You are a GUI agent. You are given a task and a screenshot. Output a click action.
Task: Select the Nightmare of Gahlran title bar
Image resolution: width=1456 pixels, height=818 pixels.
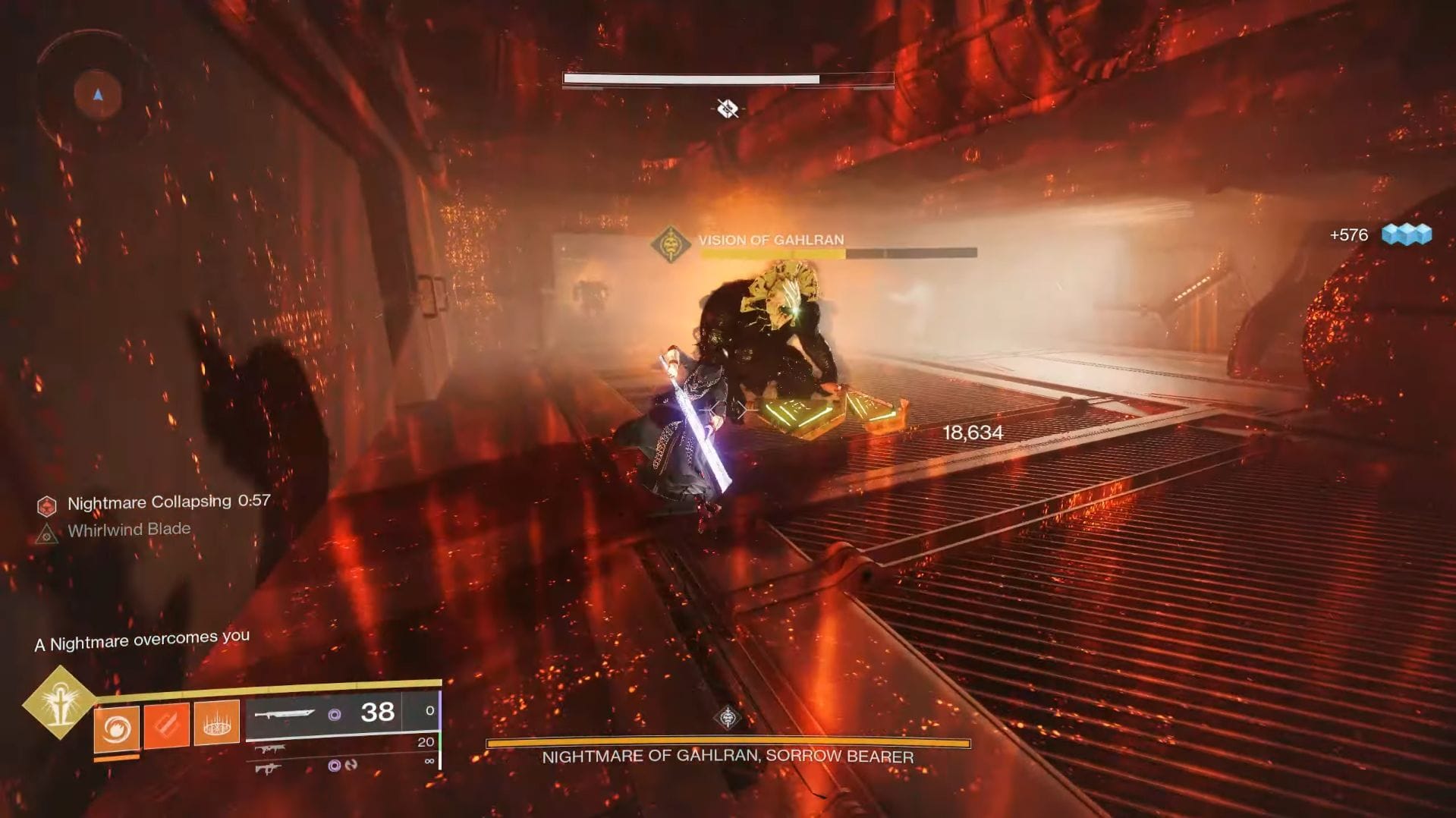[x=727, y=757]
